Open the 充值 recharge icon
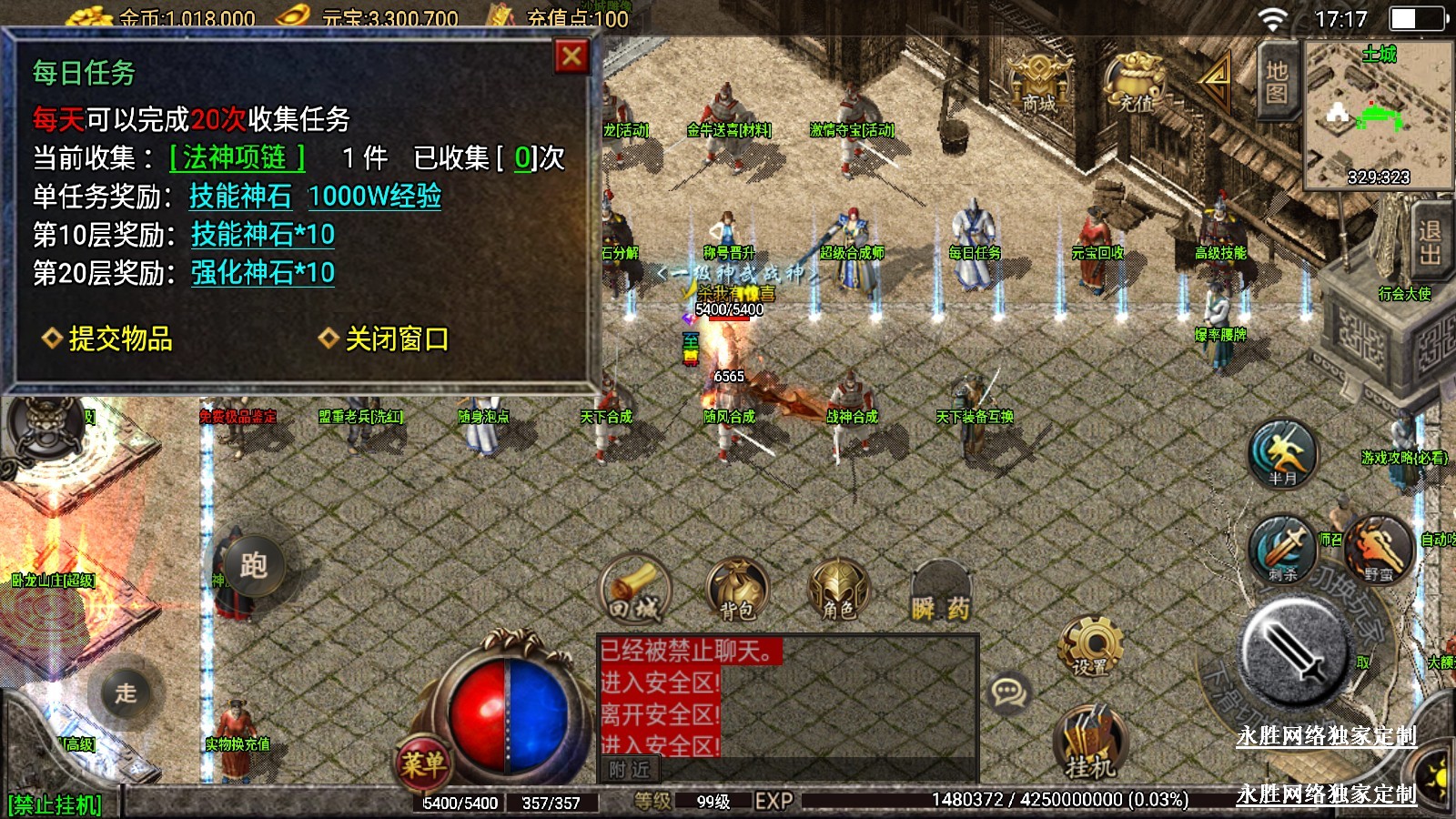The image size is (1456, 819). 1134,84
